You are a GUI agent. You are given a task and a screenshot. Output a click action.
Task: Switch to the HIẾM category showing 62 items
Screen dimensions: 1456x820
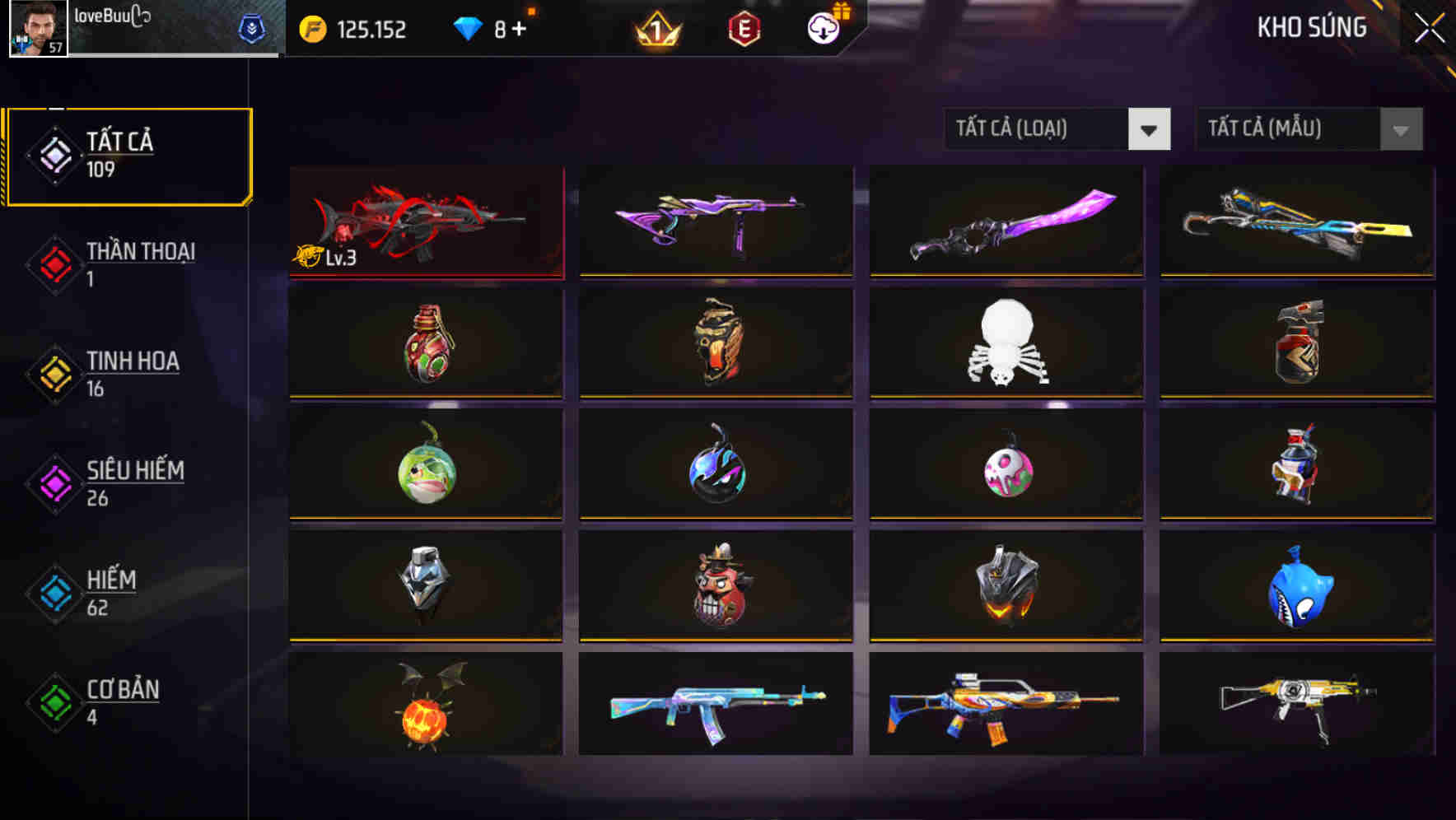pyautogui.click(x=110, y=593)
